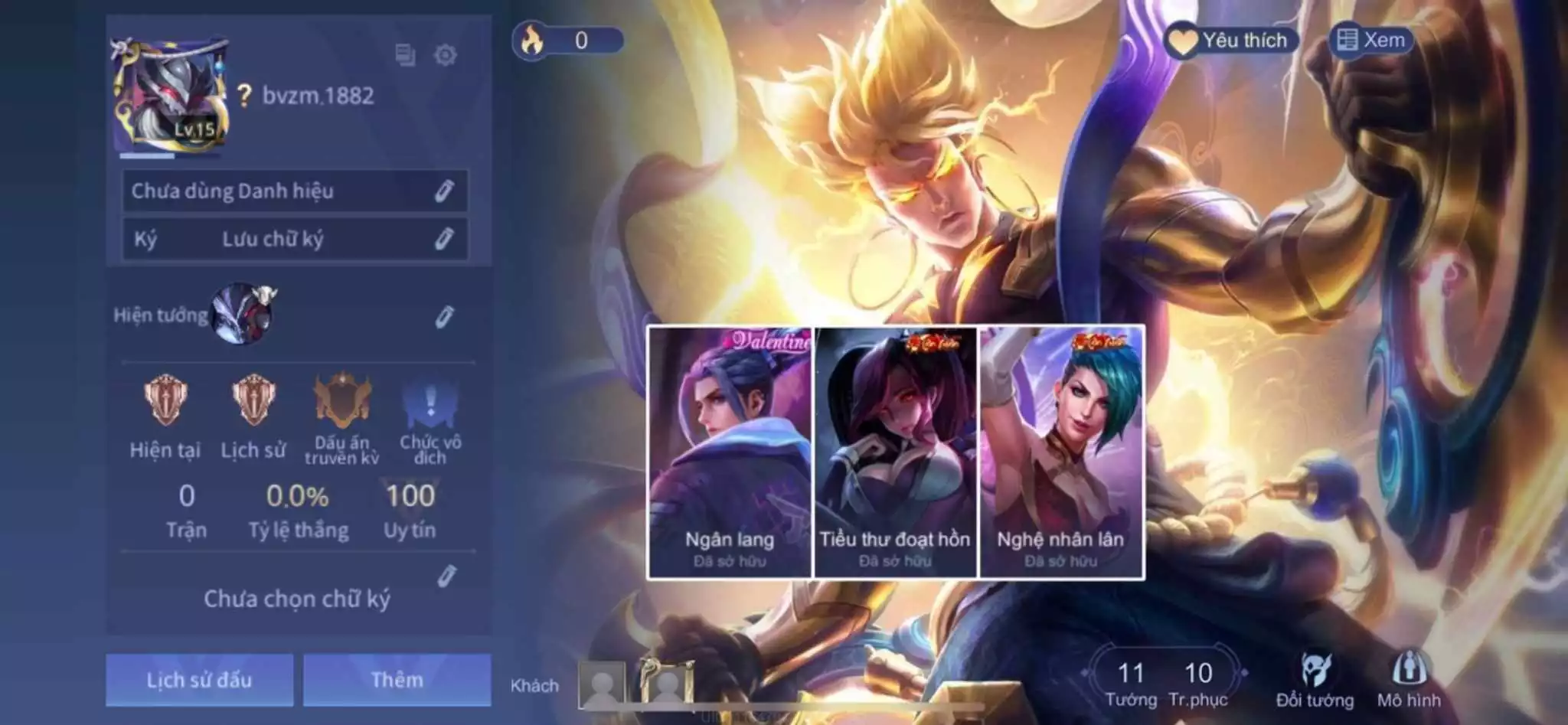1568x725 pixels.
Task: Open profile settings gear icon
Action: [445, 55]
